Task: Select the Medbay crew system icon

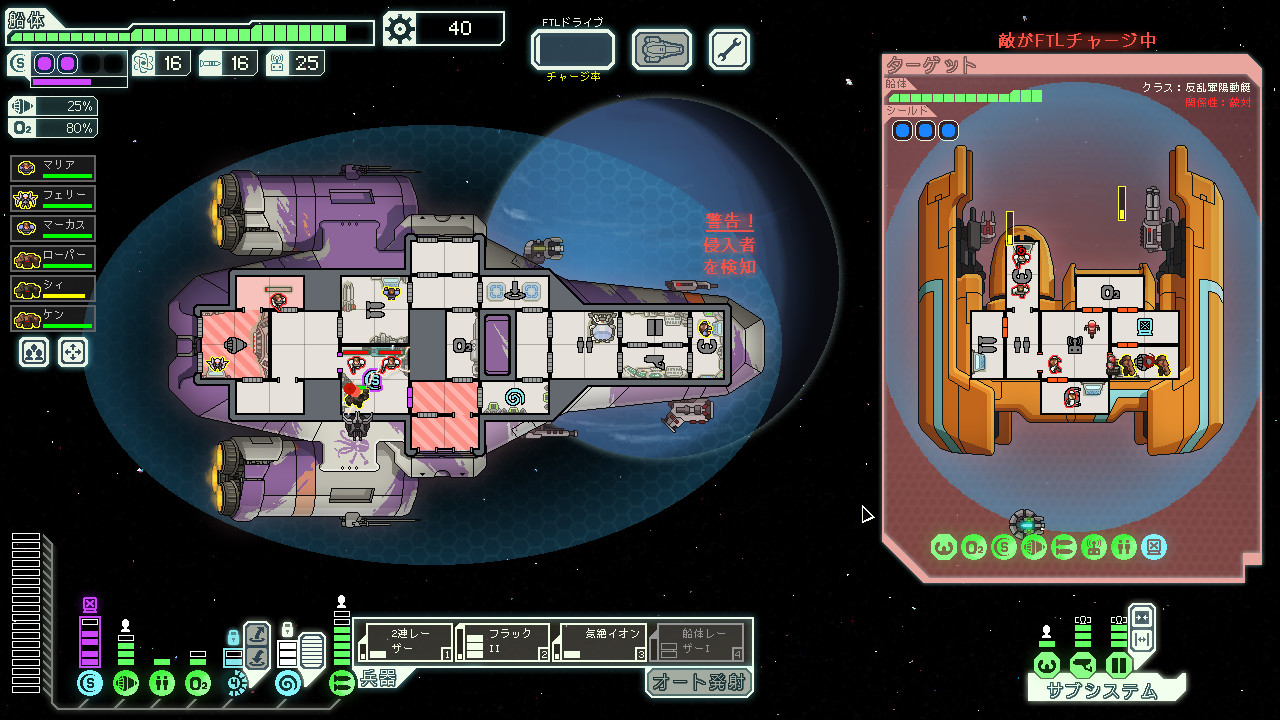Action: click(161, 683)
